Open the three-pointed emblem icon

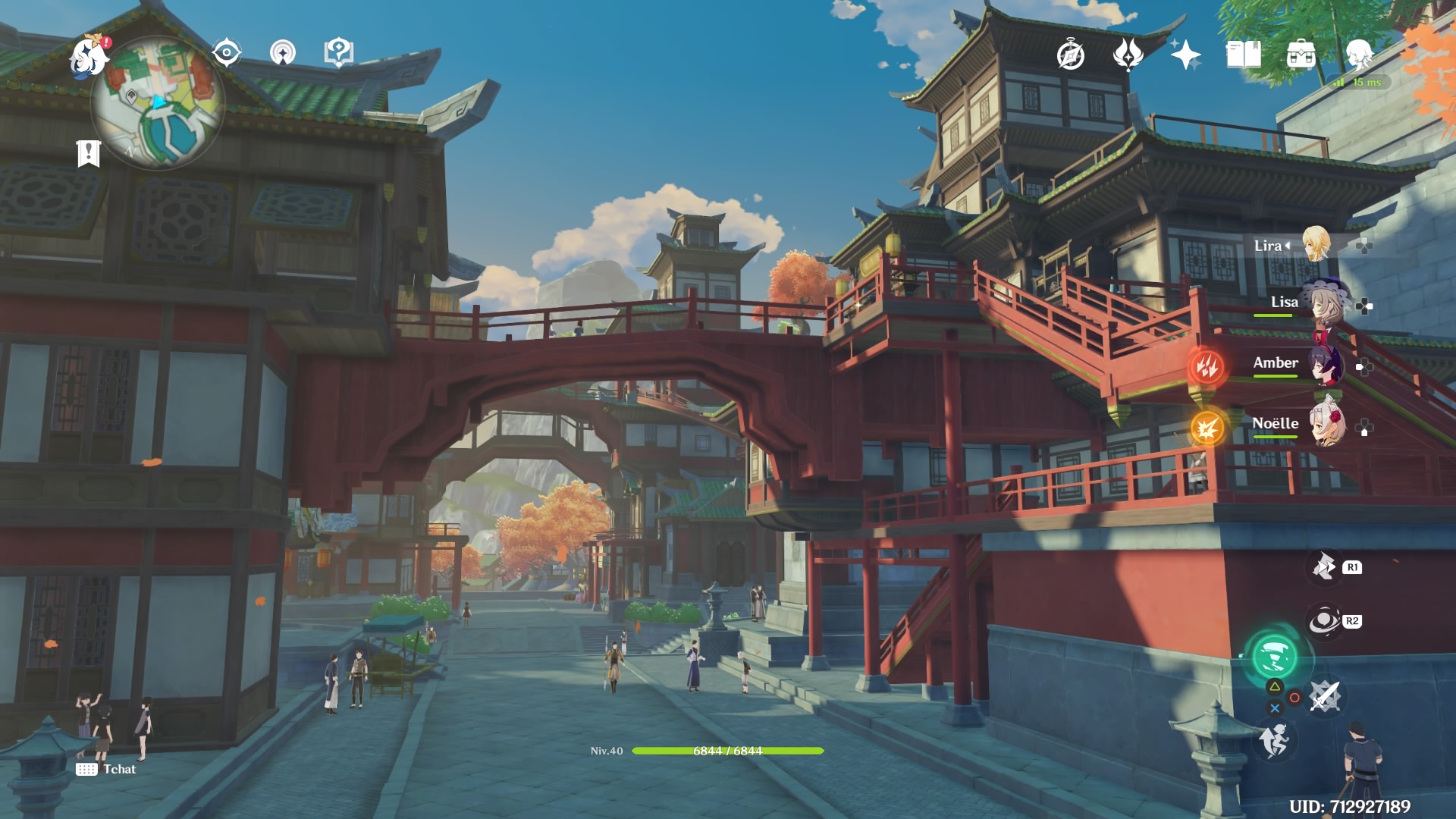pos(1128,55)
